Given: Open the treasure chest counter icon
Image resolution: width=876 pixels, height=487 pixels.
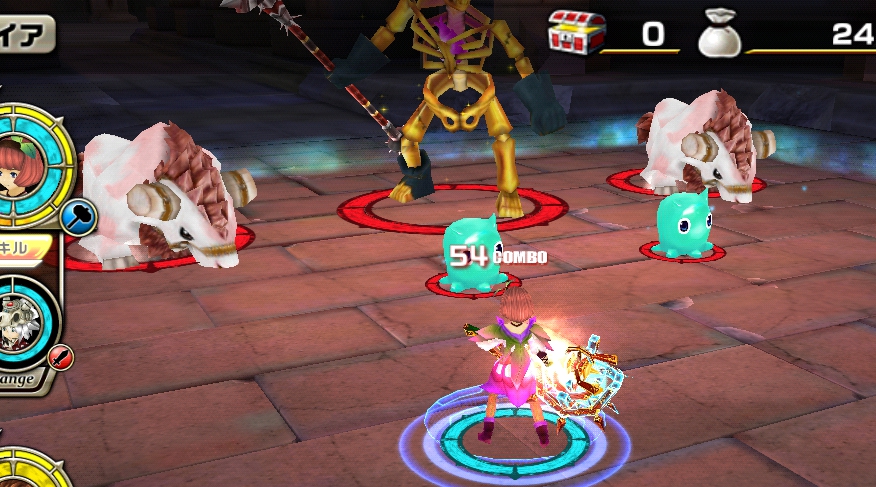Looking at the screenshot, I should coord(576,36).
